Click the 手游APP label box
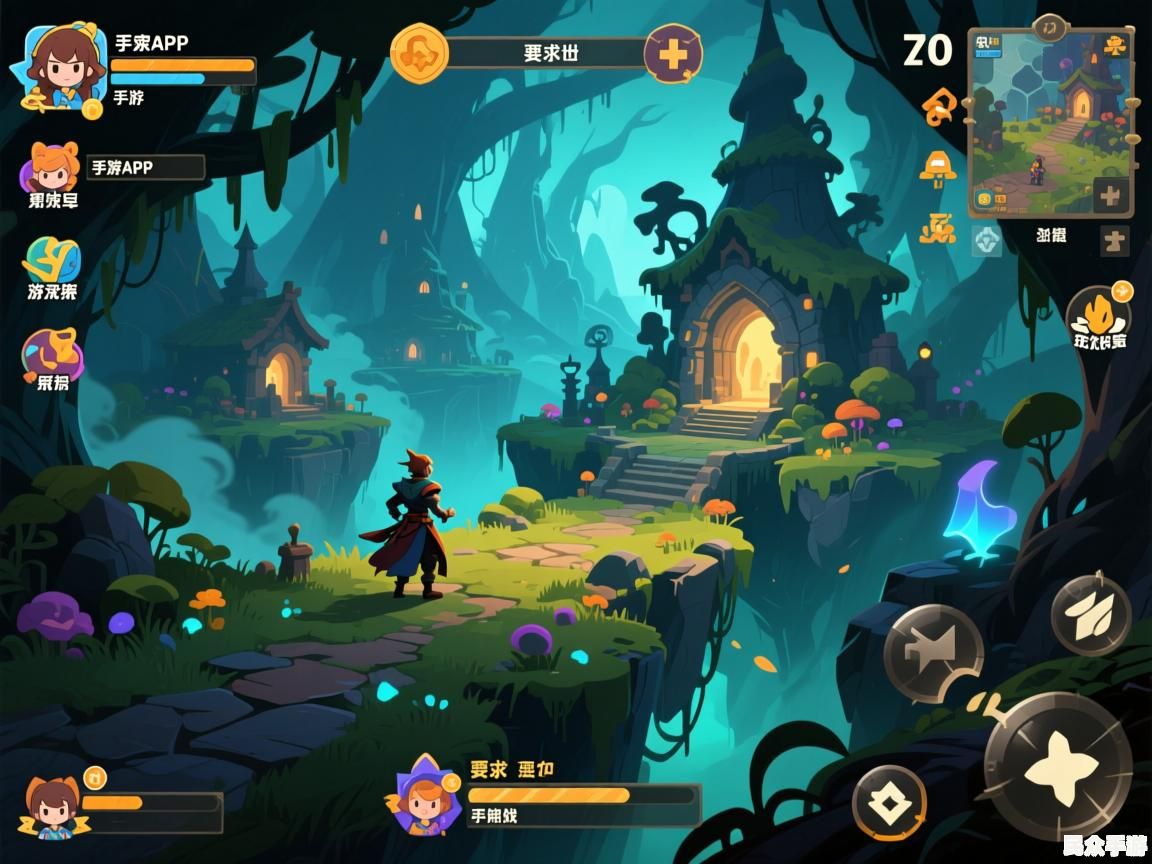 146,168
